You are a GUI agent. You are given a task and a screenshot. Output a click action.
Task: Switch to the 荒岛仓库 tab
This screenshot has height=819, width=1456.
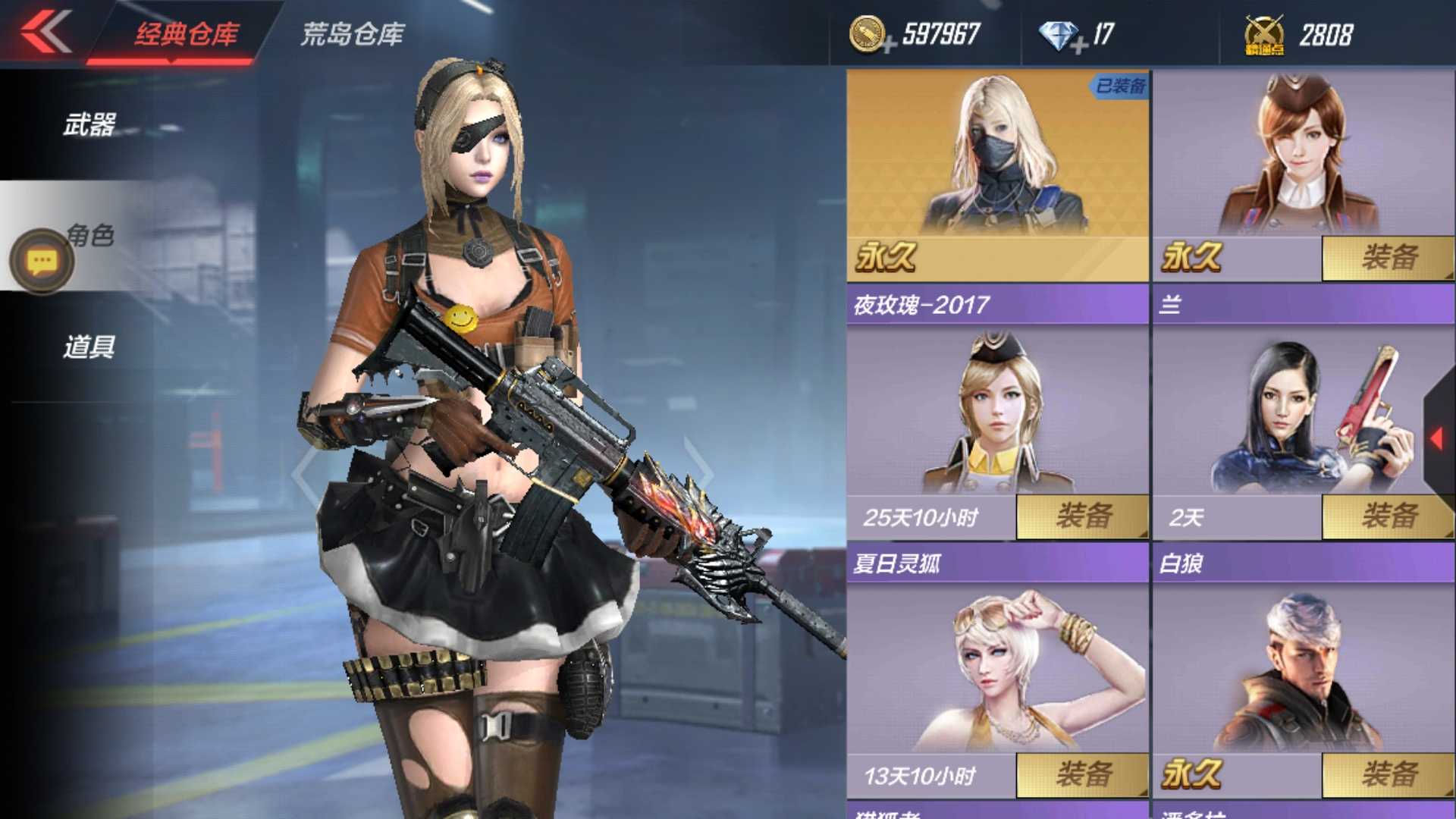(x=353, y=32)
